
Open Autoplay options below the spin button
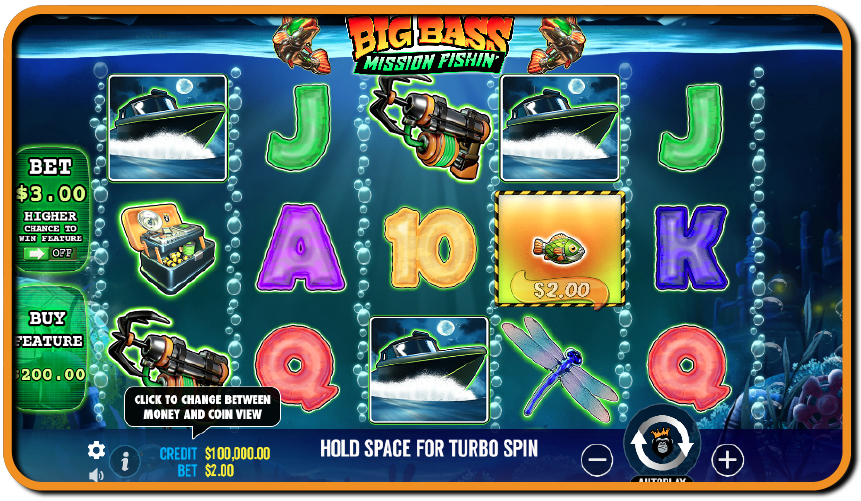click(661, 482)
